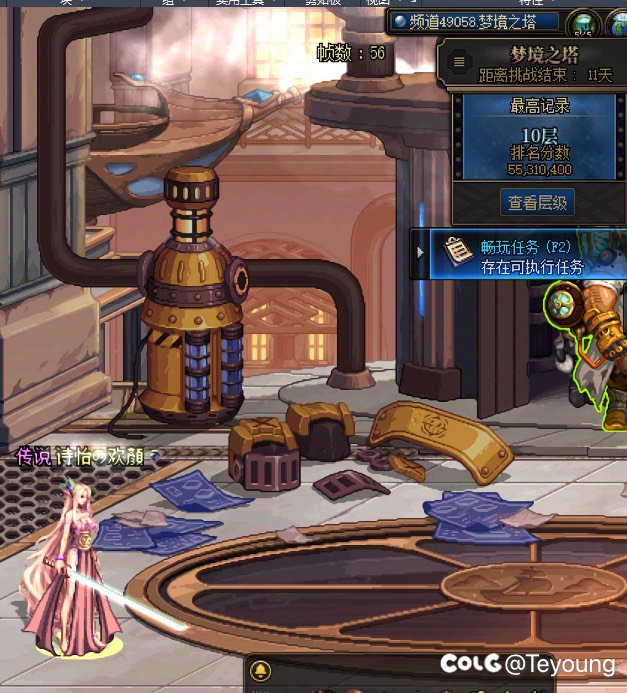This screenshot has height=693, width=627.
Task: Open the channel selector 频道49058
Action: [473, 20]
